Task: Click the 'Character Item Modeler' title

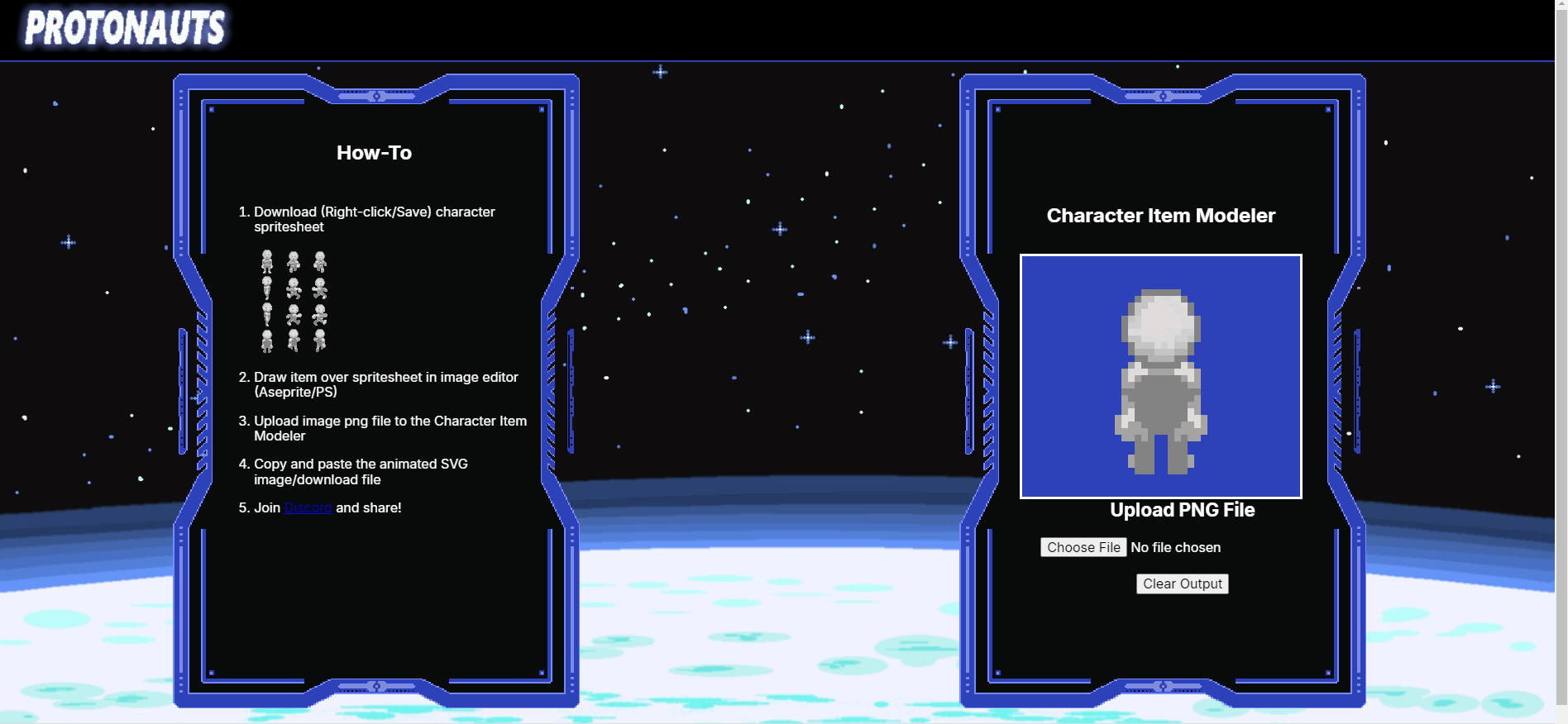Action: (x=1159, y=215)
